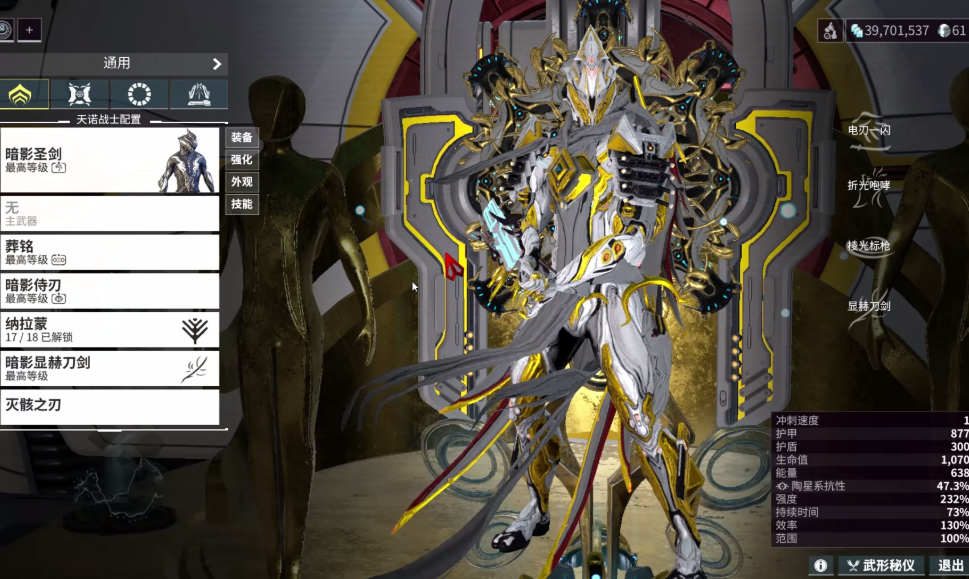Show the 技能 abilities panel

pyautogui.click(x=242, y=204)
